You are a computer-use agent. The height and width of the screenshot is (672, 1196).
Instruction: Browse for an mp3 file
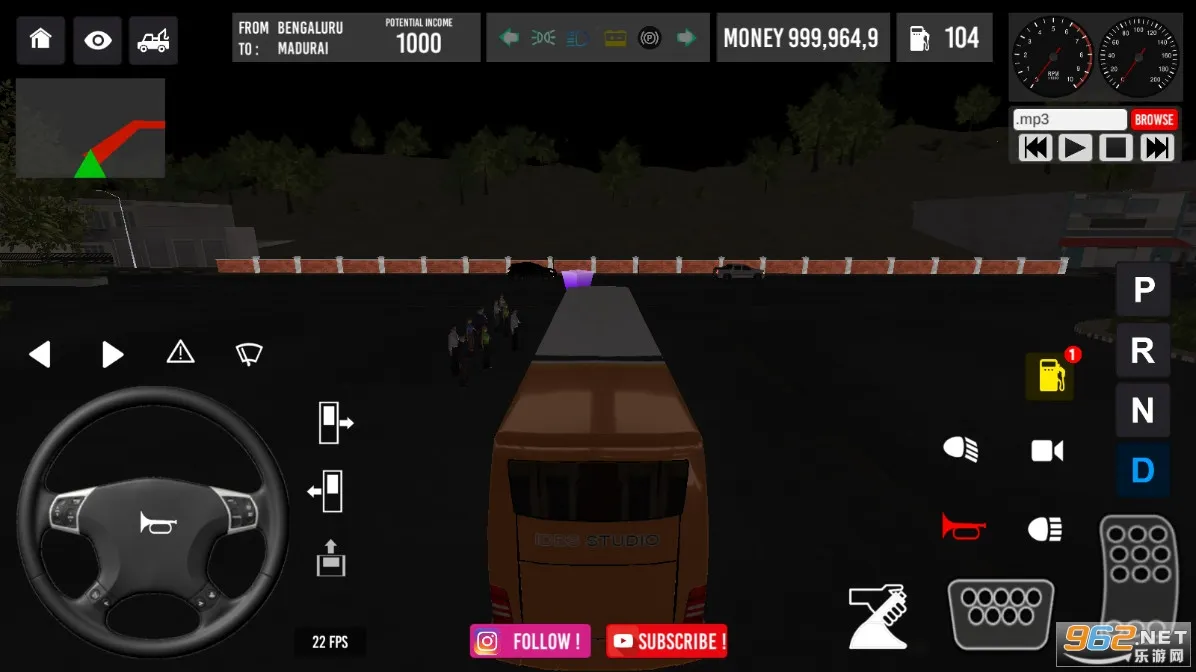pos(1153,119)
